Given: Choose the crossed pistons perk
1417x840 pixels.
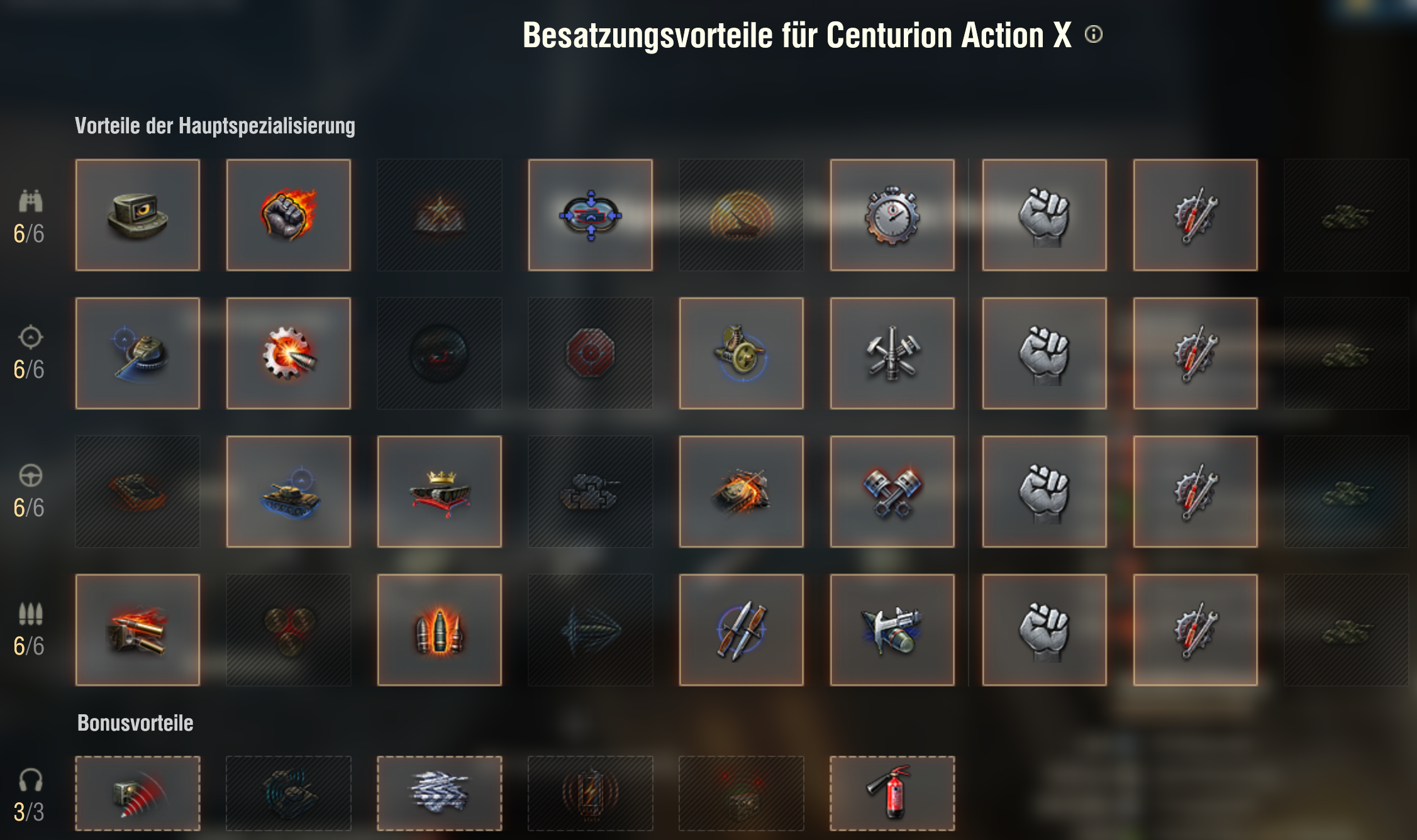Looking at the screenshot, I should coord(892,492).
